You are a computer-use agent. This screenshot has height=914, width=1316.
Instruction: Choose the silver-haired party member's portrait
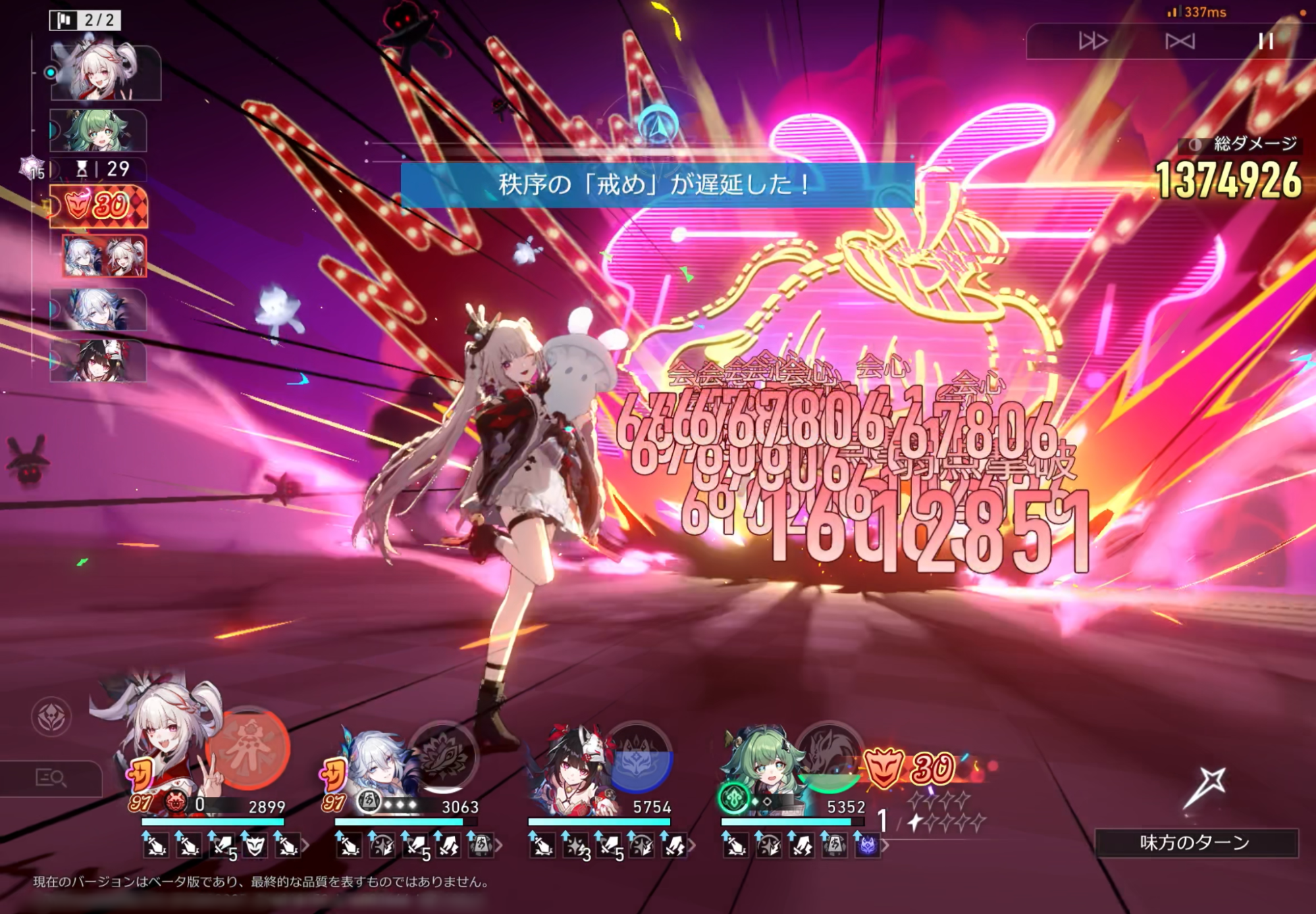click(375, 763)
